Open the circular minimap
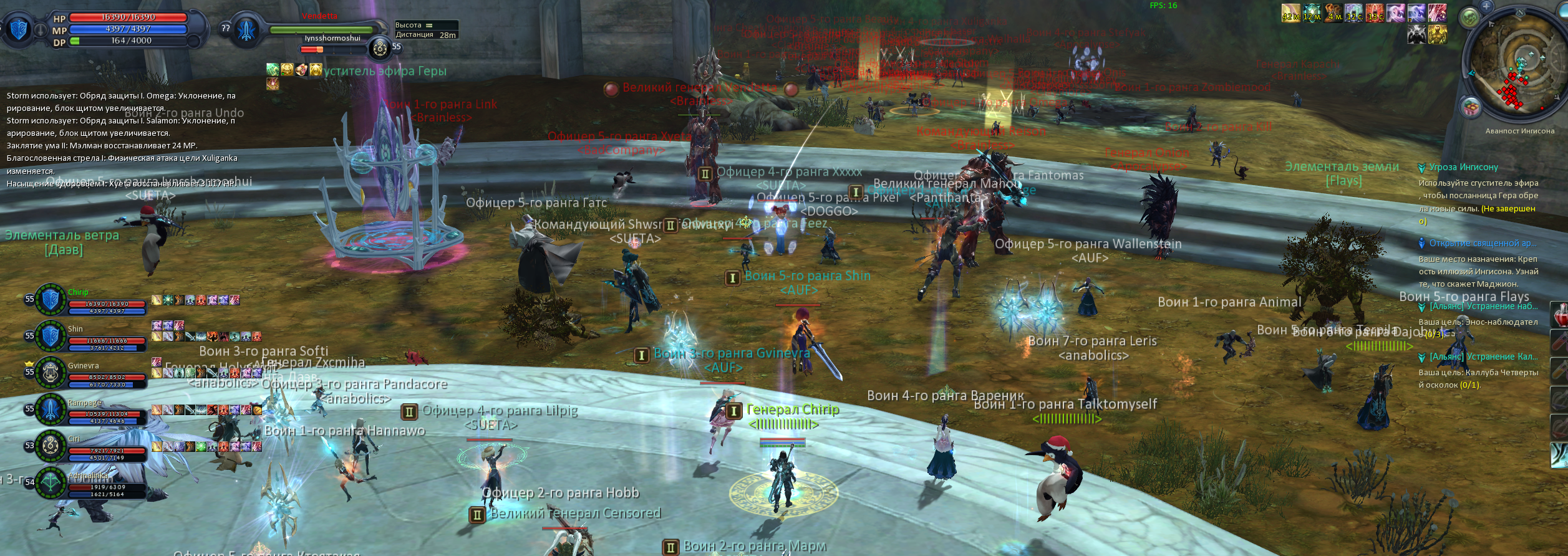Image resolution: width=1568 pixels, height=556 pixels. pos(1520,65)
